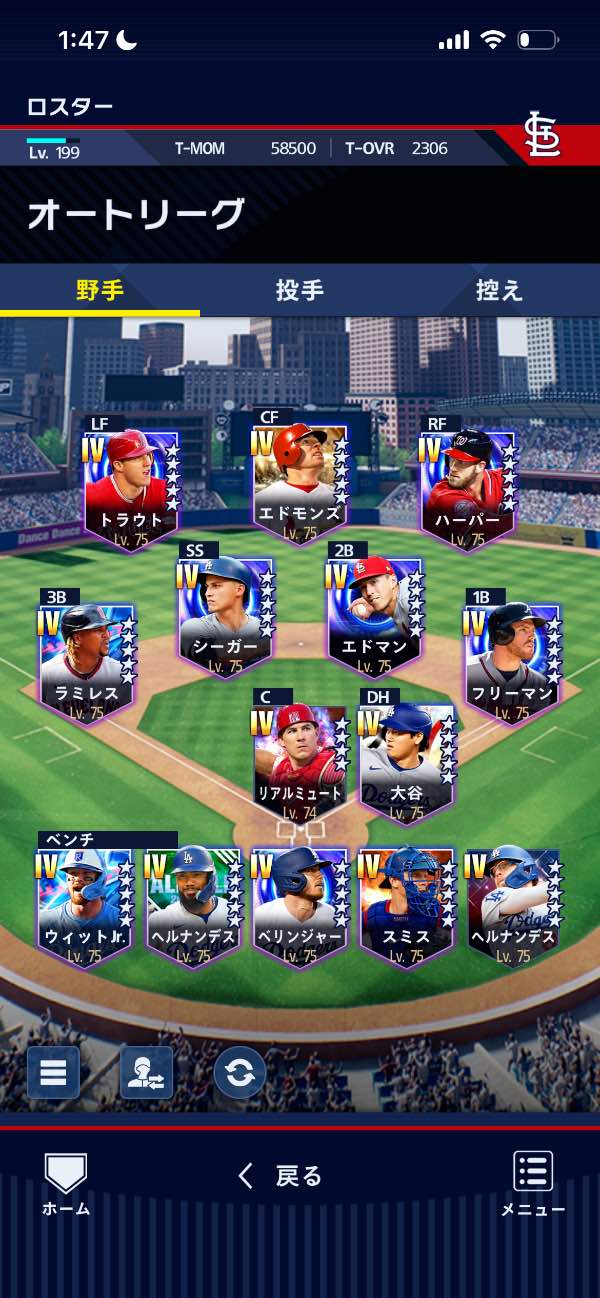Select the 野手 fielders tab
The width and height of the screenshot is (600, 1298).
[x=100, y=291]
